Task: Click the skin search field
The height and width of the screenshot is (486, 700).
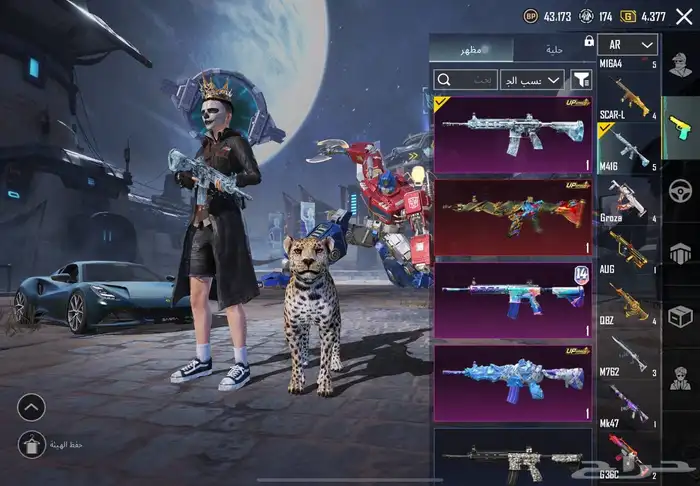Action: click(468, 78)
